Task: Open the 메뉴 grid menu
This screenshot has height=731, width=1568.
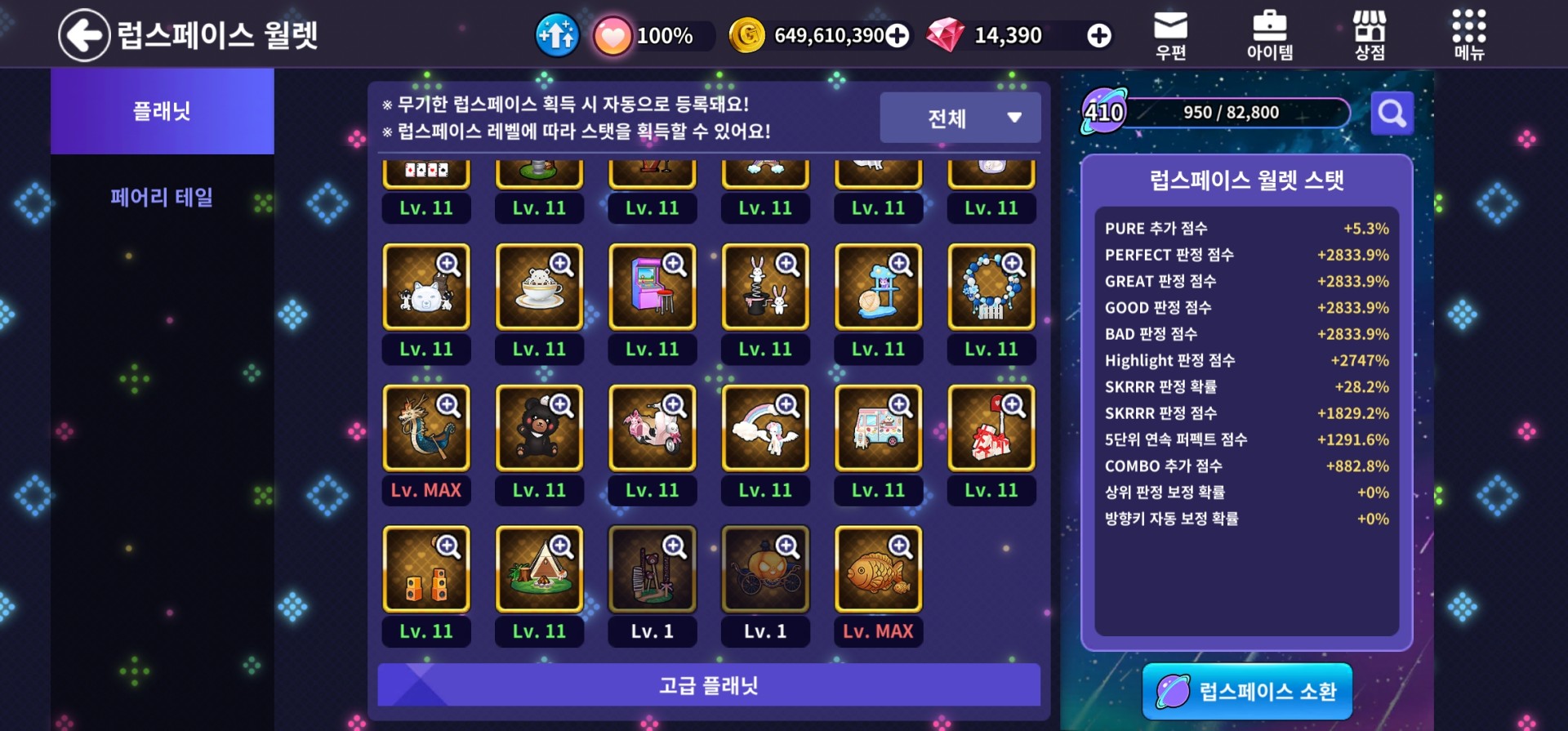Action: 1468,36
